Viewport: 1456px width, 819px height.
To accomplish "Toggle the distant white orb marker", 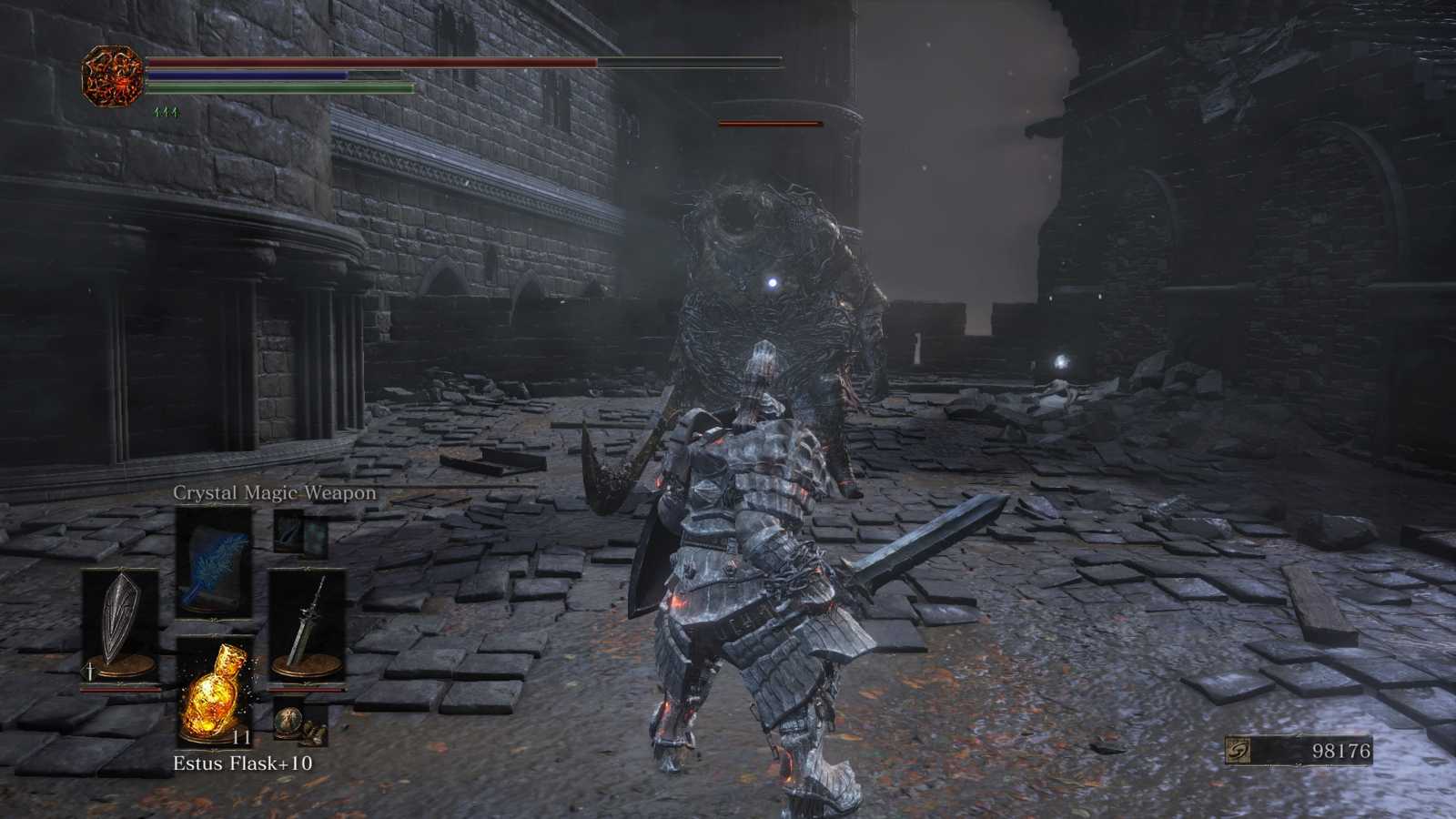I will pos(1058,362).
